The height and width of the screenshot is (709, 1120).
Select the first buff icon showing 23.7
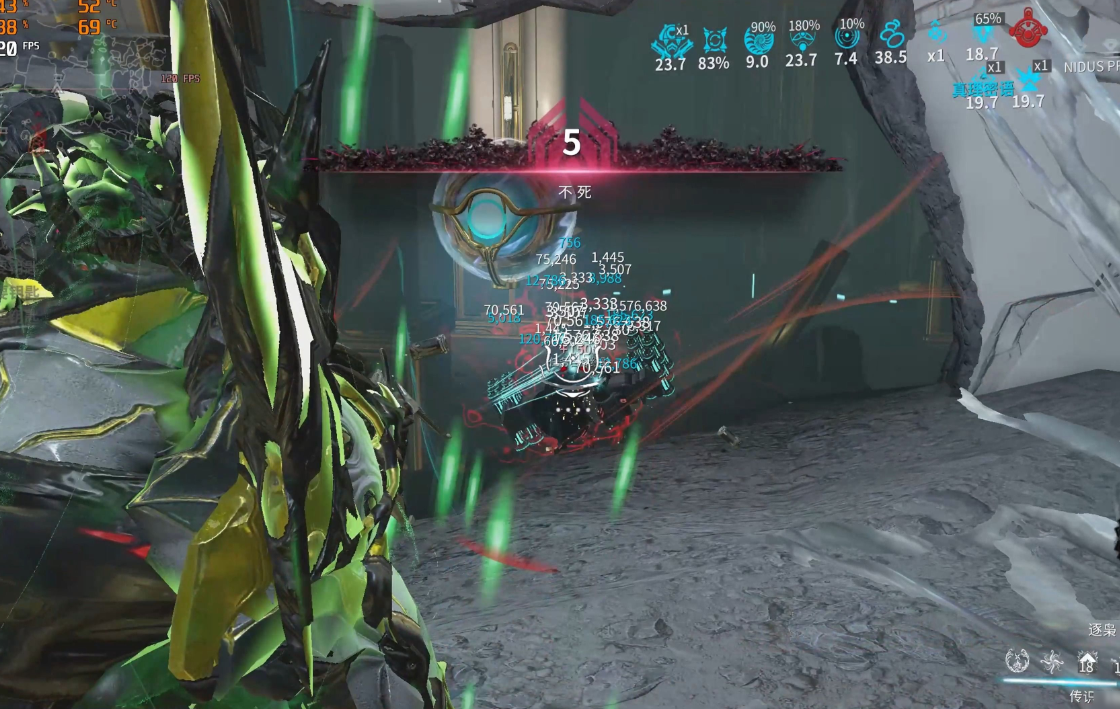pyautogui.click(x=669, y=40)
